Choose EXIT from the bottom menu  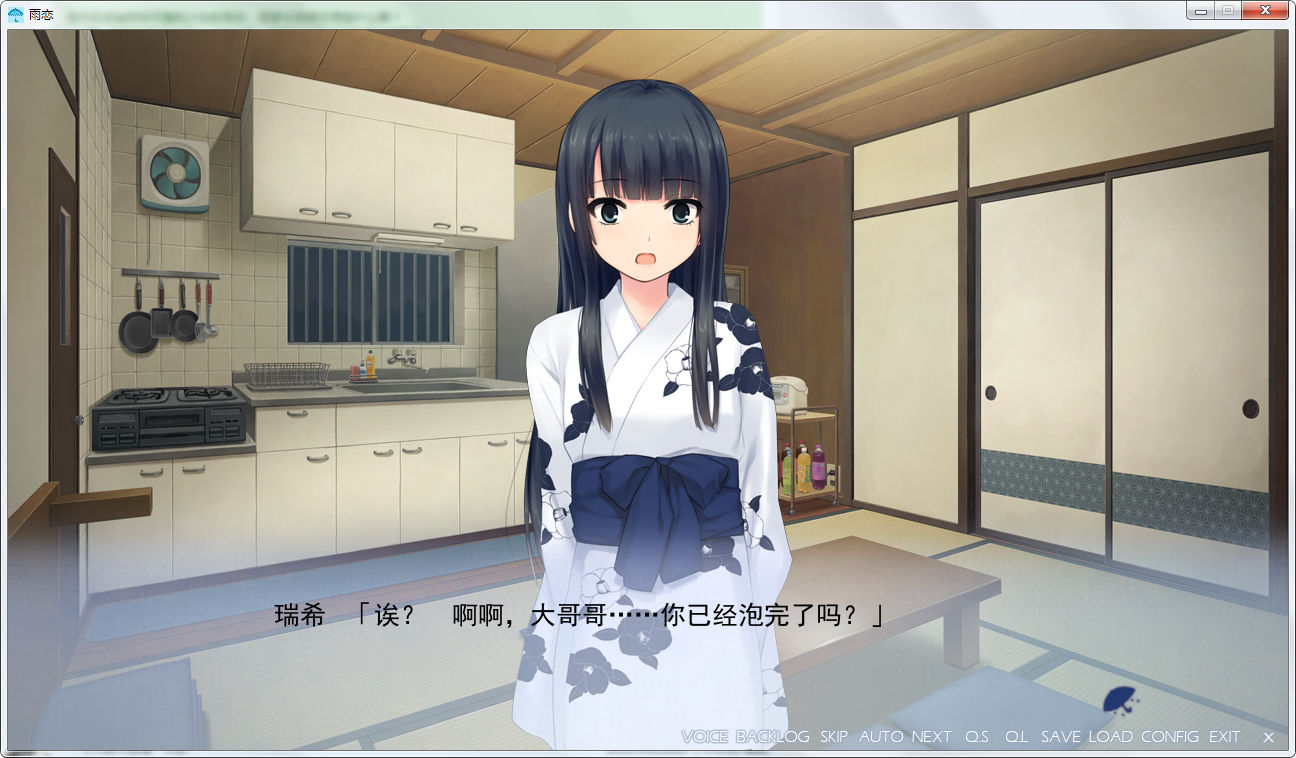tap(1224, 737)
